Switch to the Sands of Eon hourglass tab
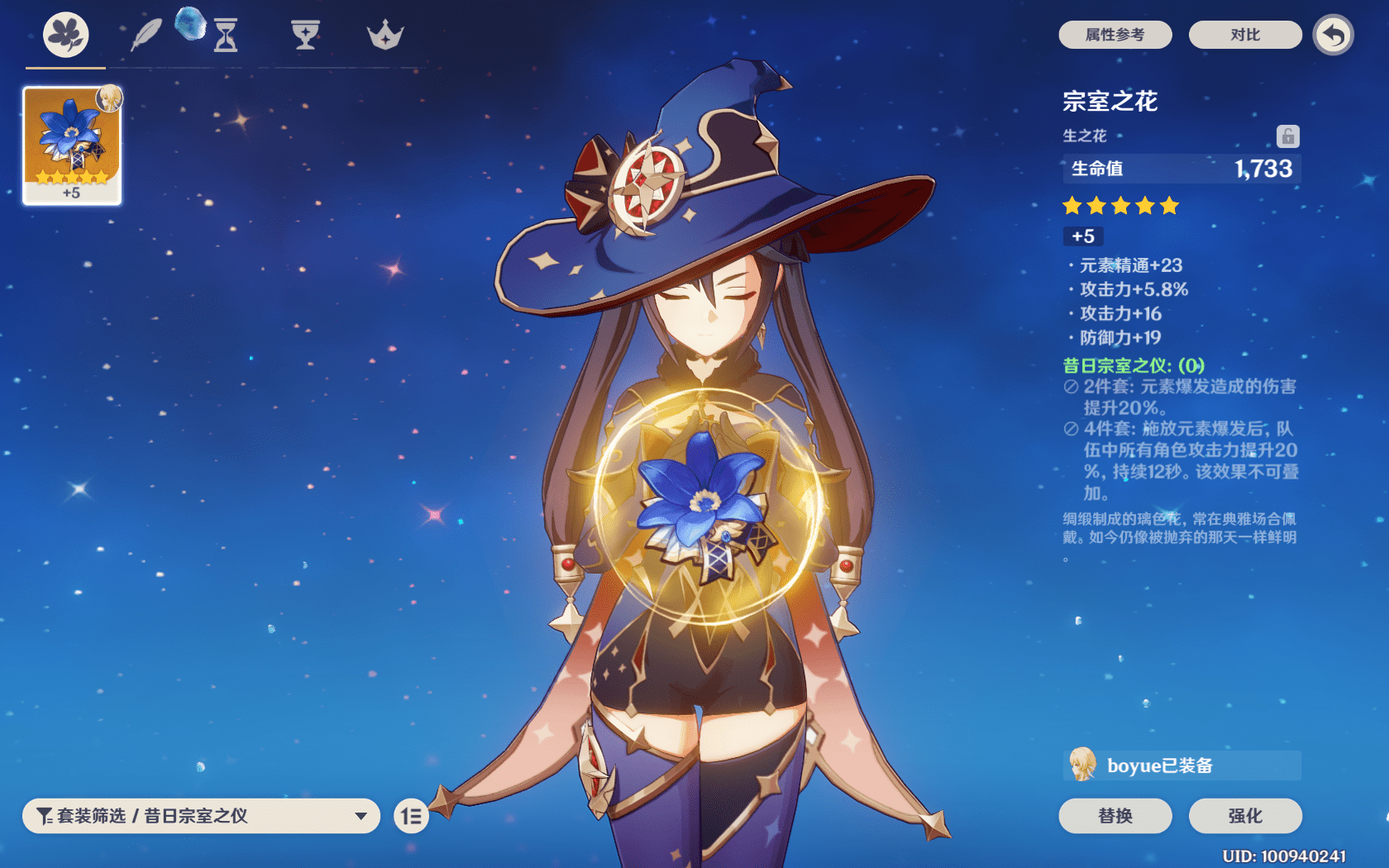The image size is (1389, 868). coord(225,35)
